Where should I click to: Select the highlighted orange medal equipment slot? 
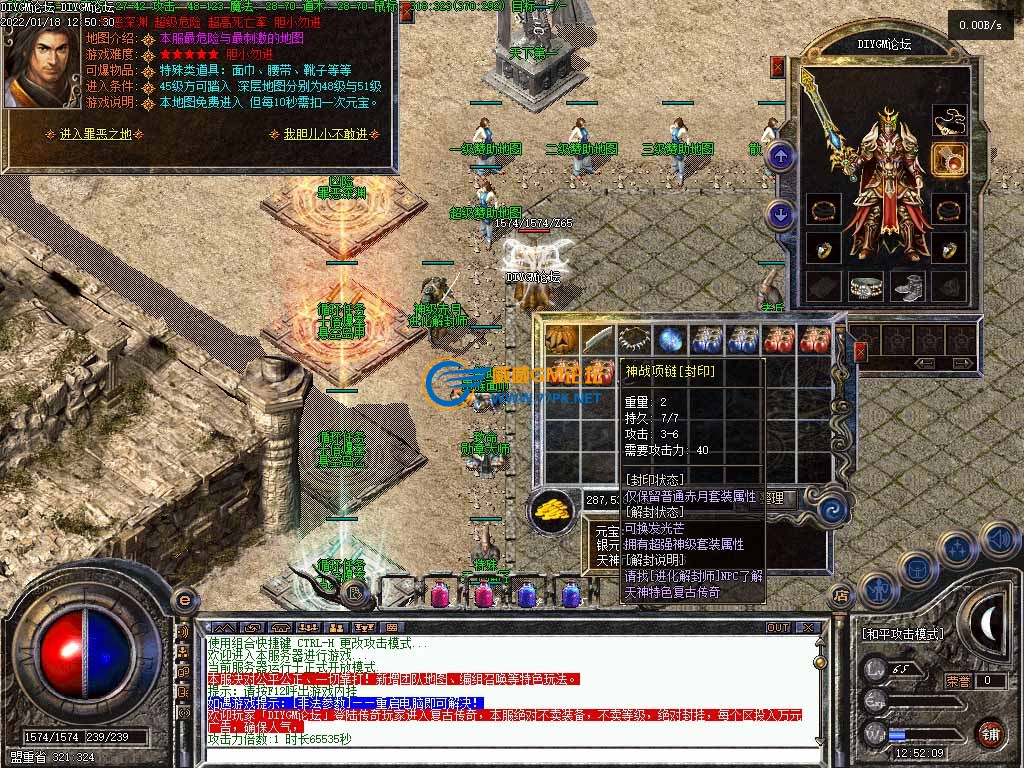click(x=948, y=159)
